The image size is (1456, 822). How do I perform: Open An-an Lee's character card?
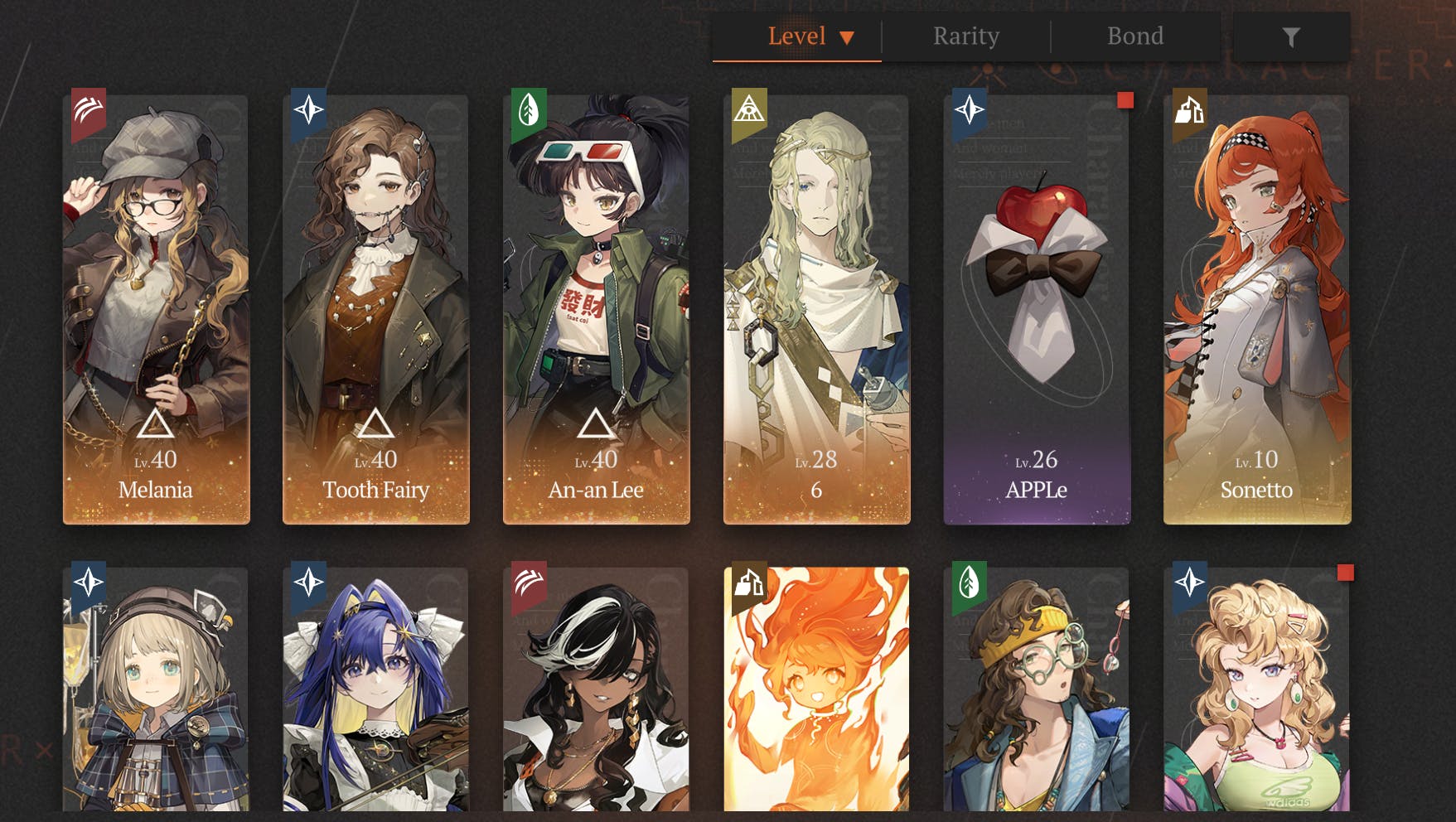pyautogui.click(x=597, y=309)
